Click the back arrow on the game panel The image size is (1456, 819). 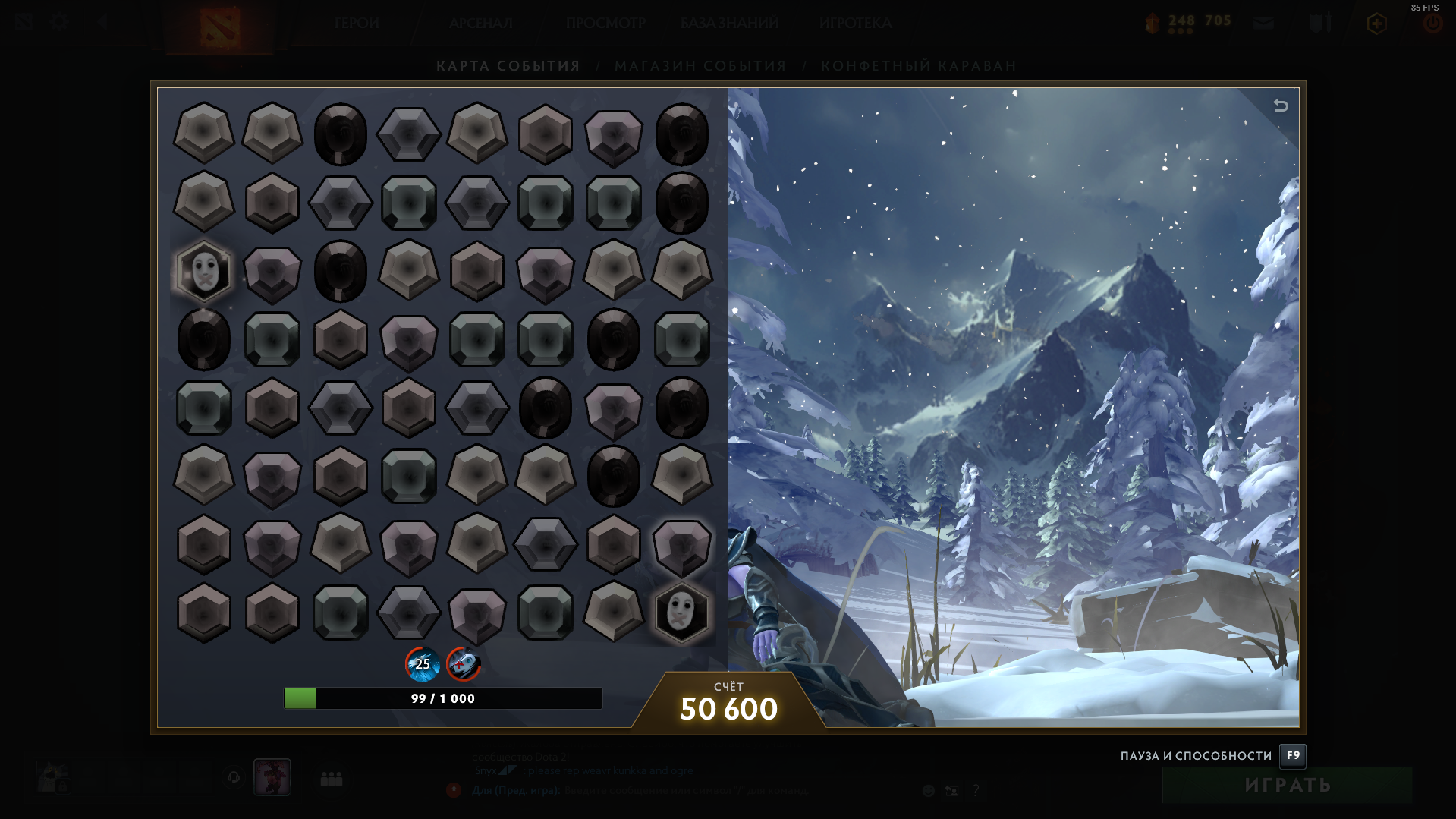pyautogui.click(x=1281, y=106)
